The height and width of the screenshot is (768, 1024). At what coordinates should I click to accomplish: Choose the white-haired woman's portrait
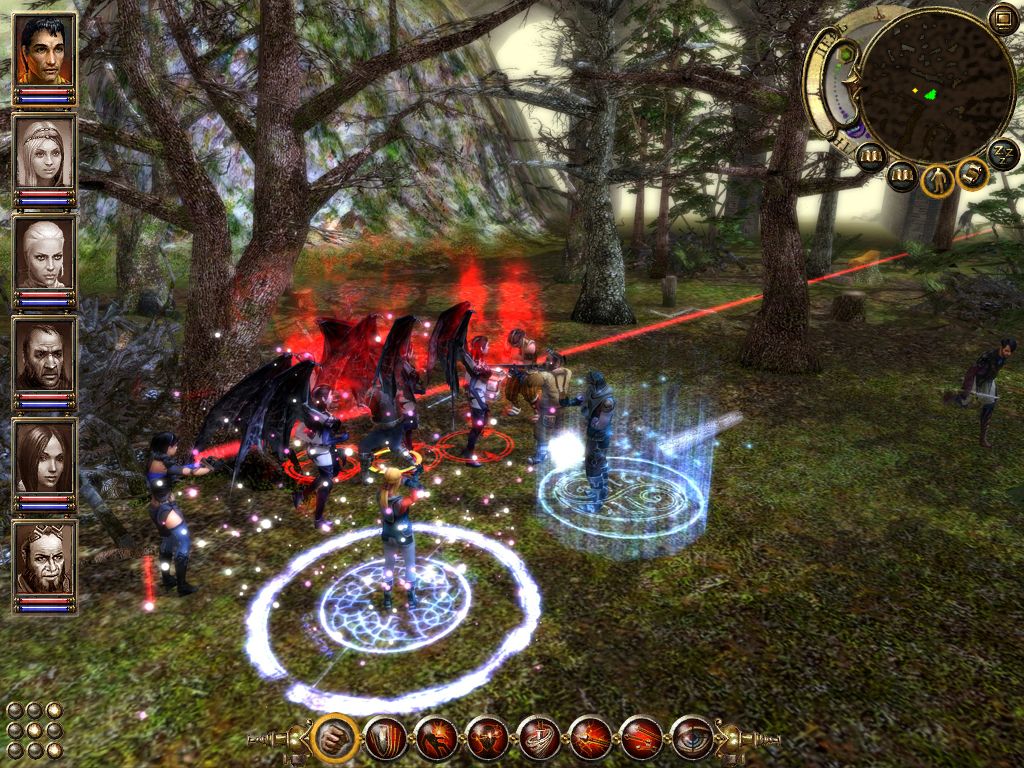(x=45, y=253)
